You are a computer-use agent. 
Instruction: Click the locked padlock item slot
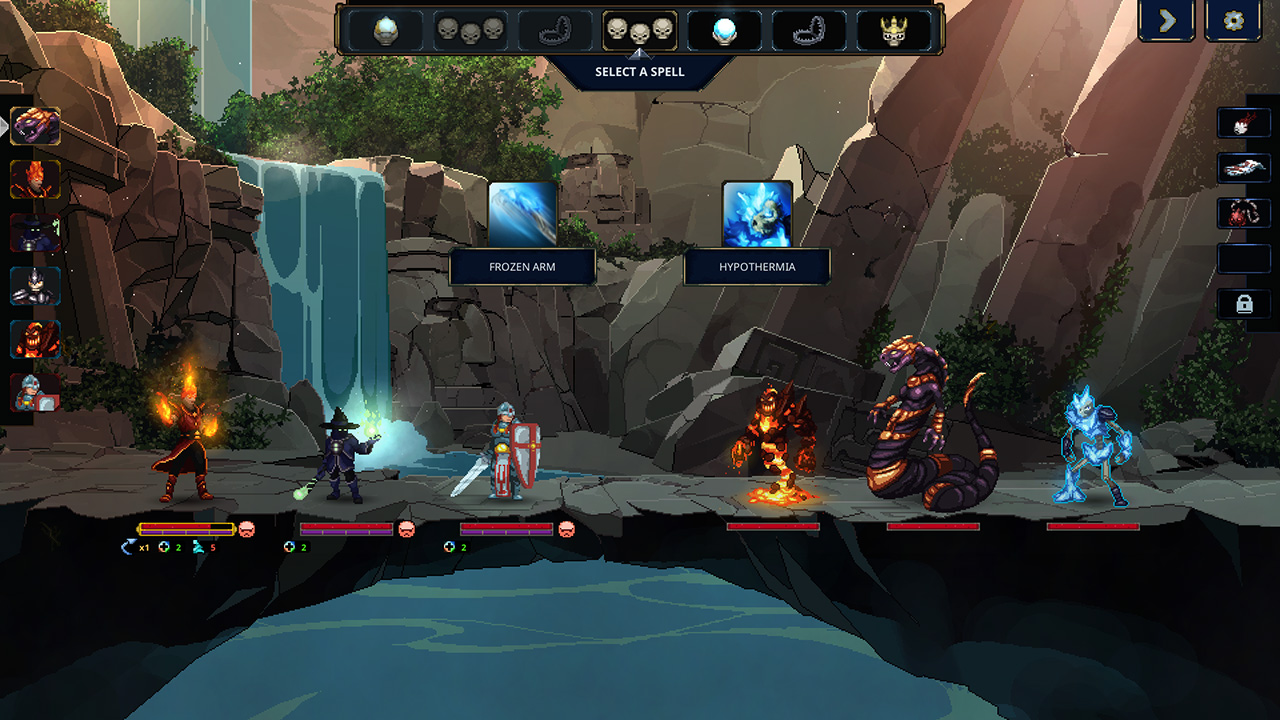1244,304
